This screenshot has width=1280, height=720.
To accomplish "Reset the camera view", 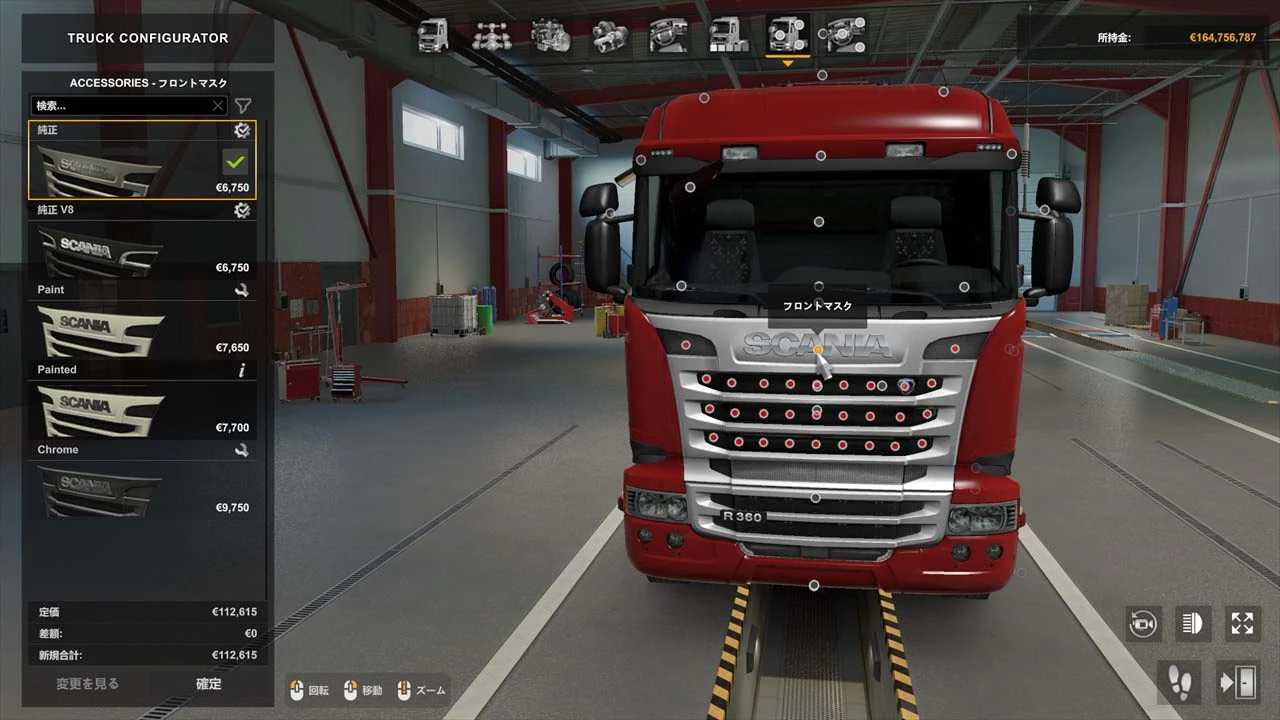I will coord(1143,624).
